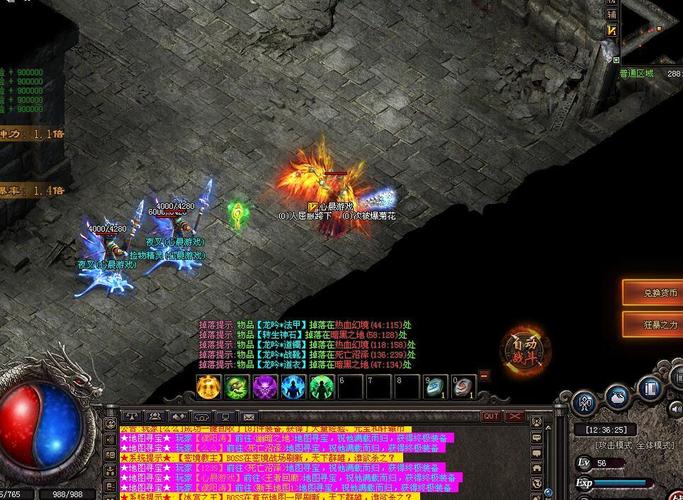The image size is (683, 500).
Task: Click the 兑换货币 button
Action: click(657, 292)
